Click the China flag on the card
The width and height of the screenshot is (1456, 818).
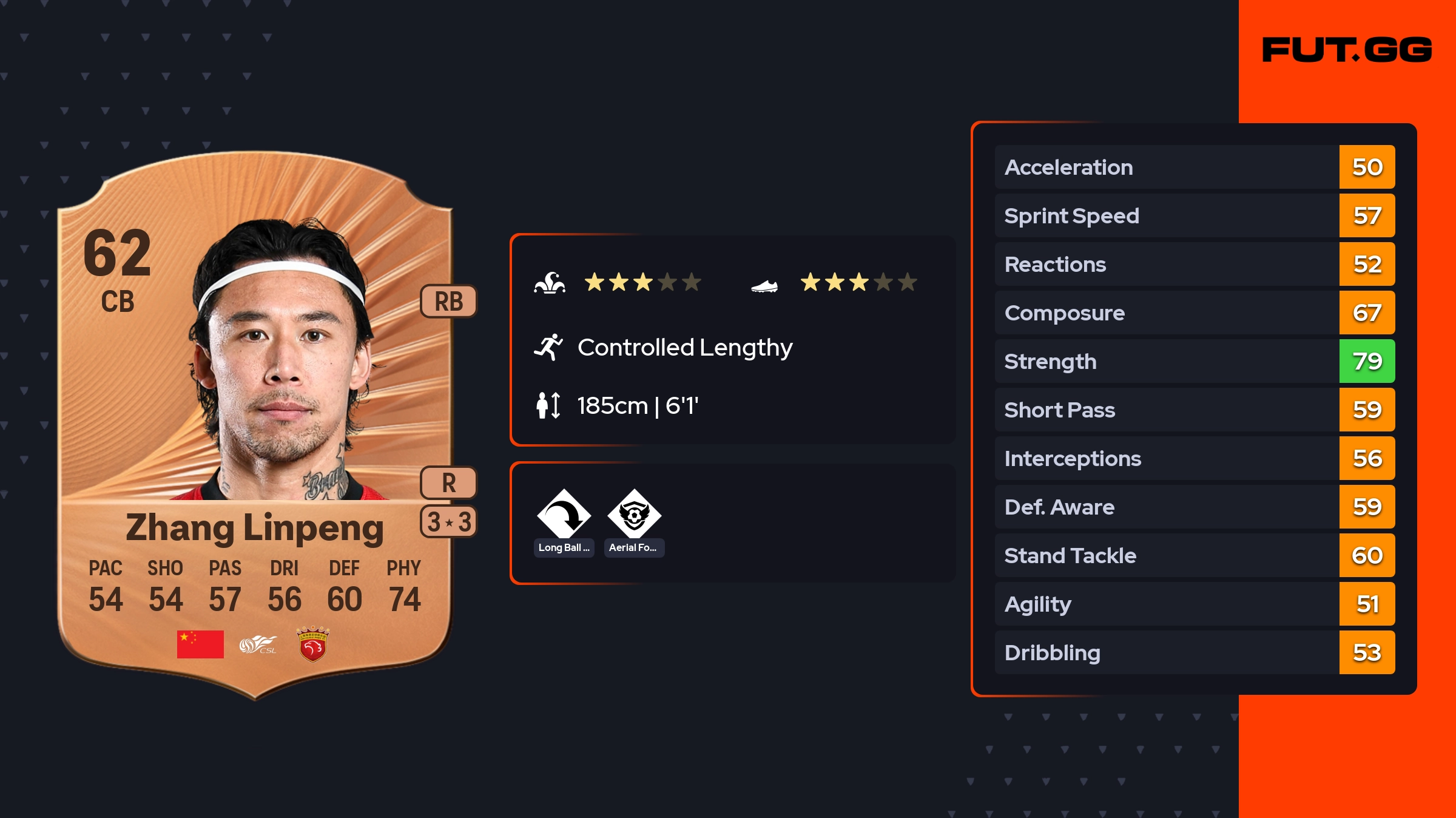(200, 644)
